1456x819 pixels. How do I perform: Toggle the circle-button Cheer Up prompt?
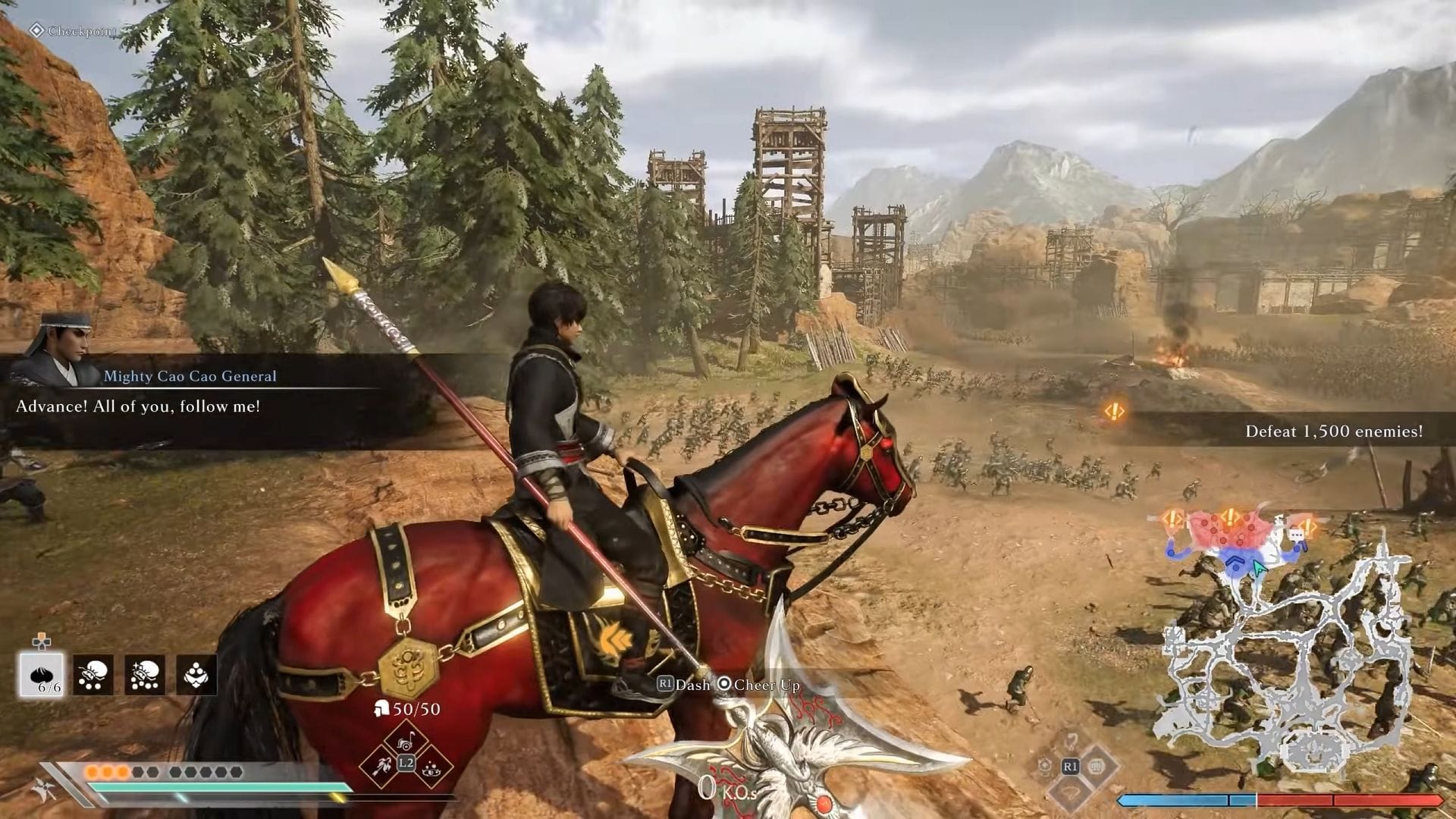coord(725,684)
